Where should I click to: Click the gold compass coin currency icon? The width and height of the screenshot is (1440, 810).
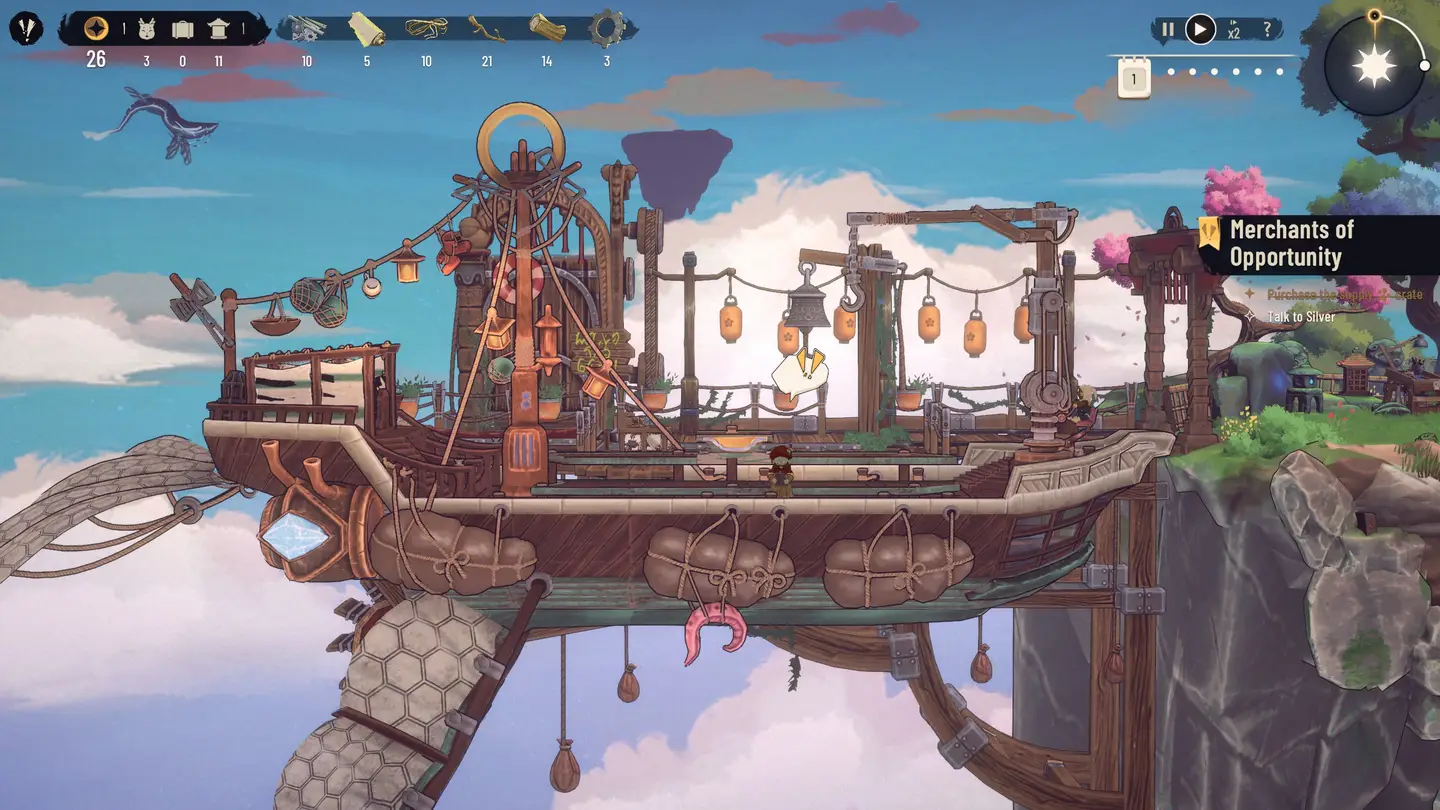(x=96, y=28)
